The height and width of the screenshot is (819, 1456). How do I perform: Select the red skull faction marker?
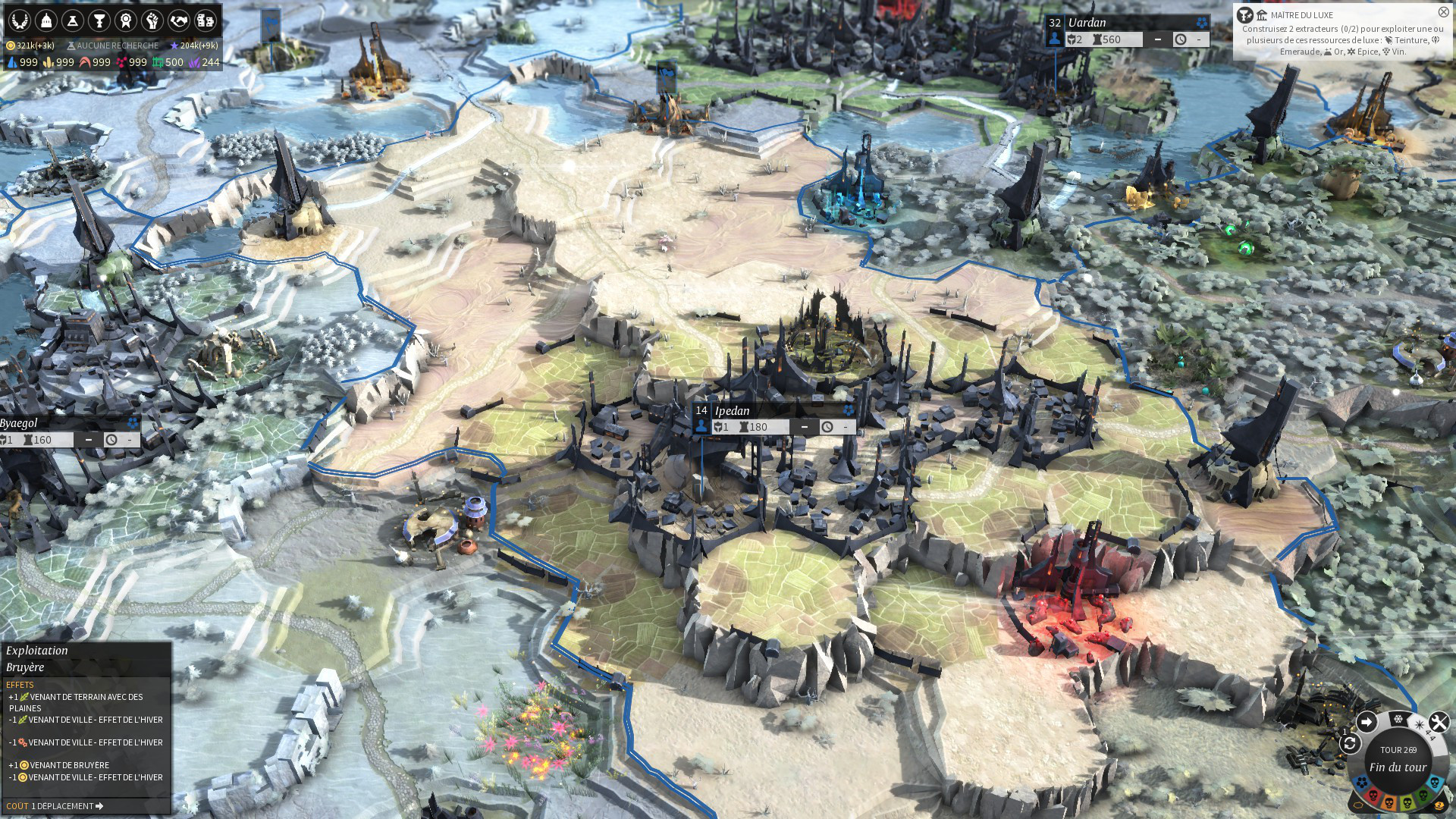1373,796
